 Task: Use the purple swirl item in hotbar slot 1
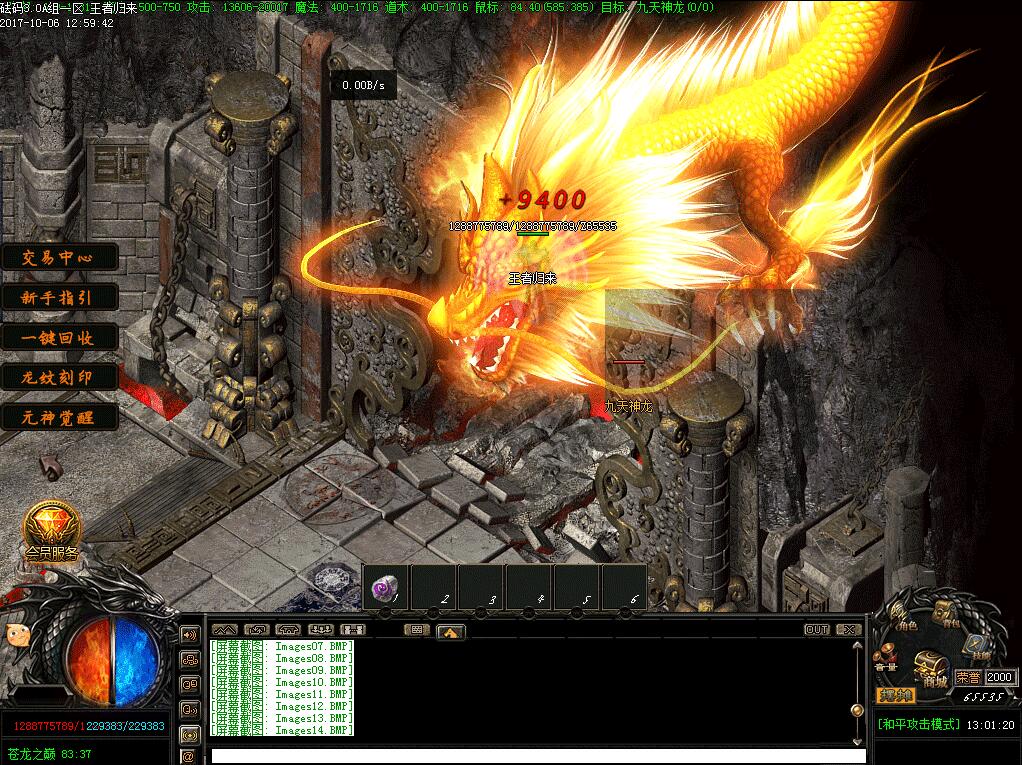click(x=385, y=589)
